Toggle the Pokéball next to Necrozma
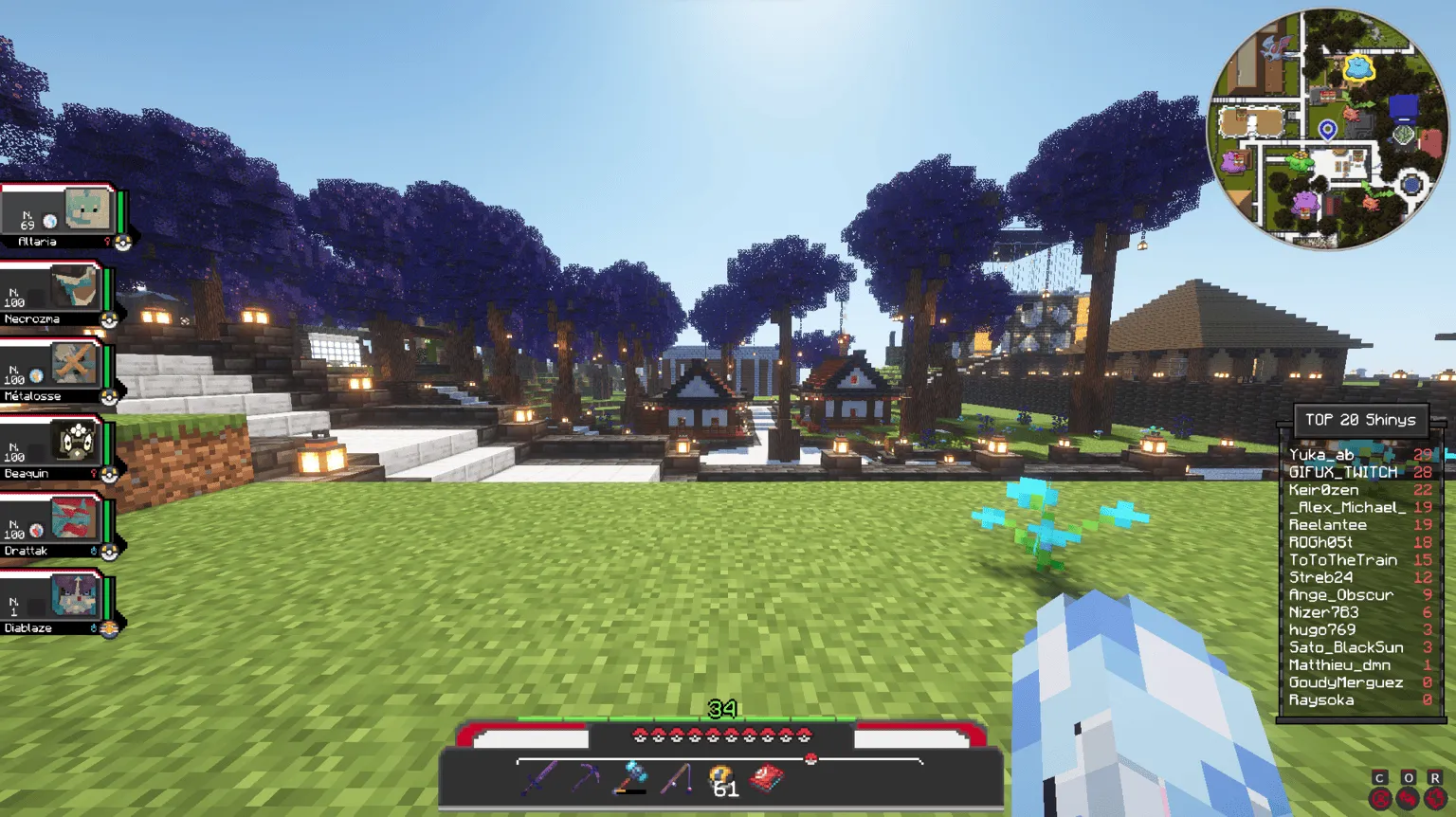 pos(111,320)
